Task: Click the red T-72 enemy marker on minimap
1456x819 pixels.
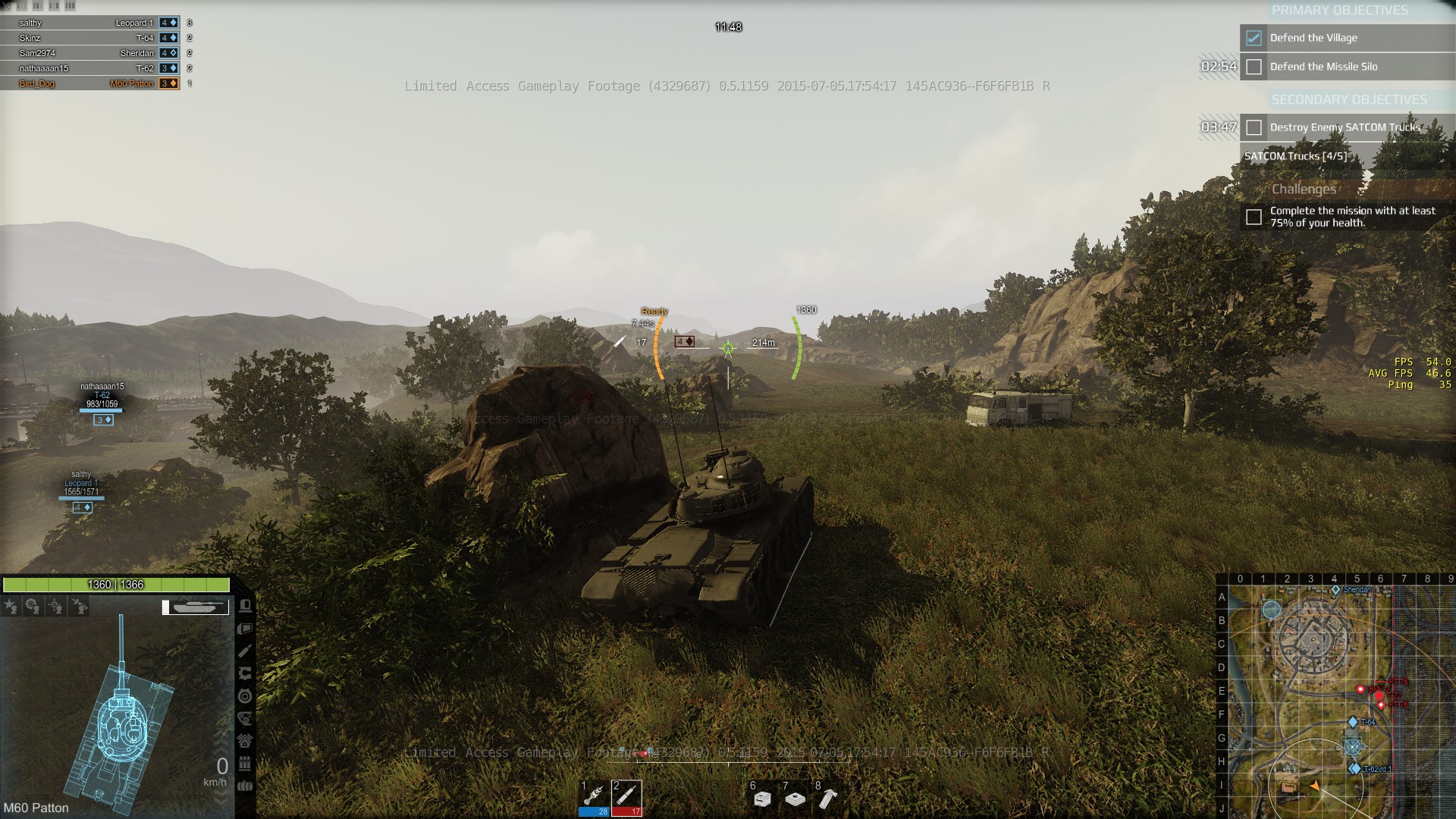Action: [x=1379, y=695]
